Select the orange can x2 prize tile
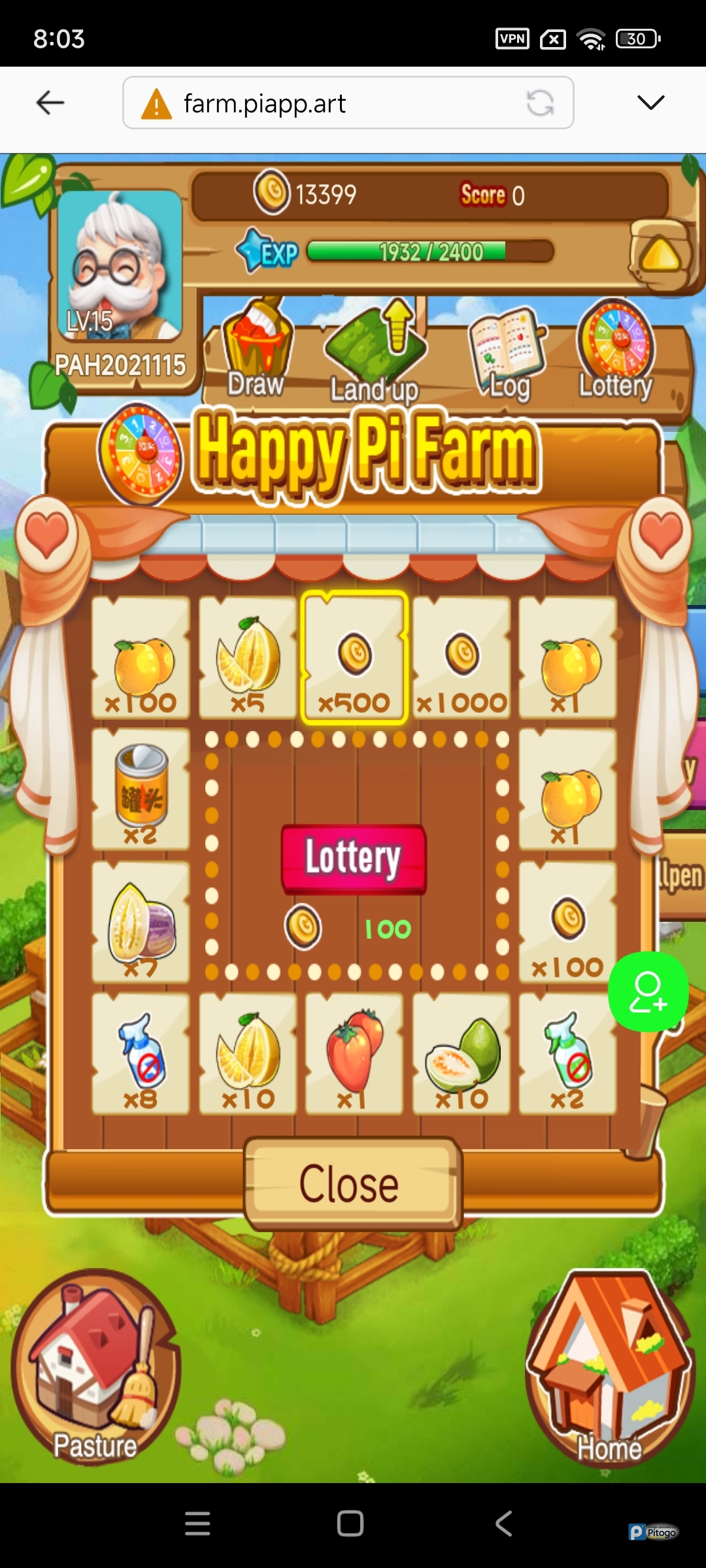This screenshot has height=1568, width=706. tap(141, 789)
